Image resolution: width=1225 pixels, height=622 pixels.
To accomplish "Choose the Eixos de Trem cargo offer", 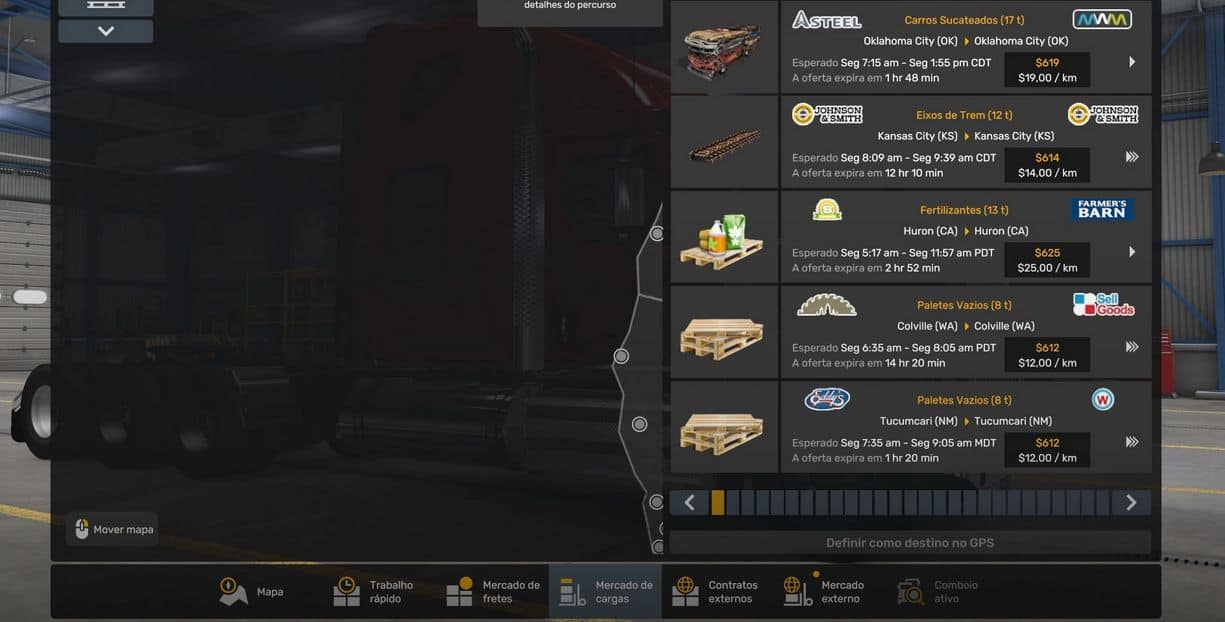I will click(x=965, y=142).
